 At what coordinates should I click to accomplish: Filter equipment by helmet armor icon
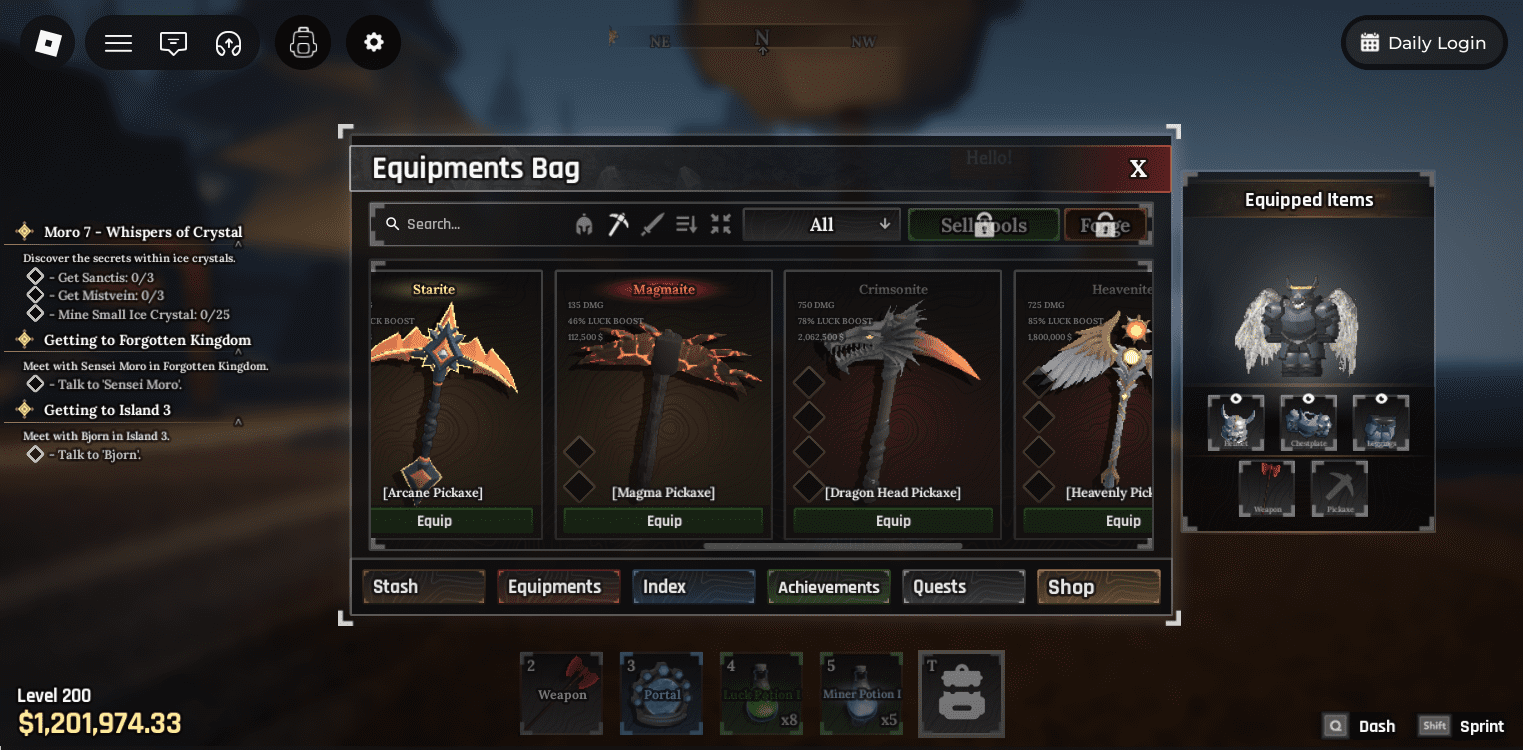coord(584,224)
